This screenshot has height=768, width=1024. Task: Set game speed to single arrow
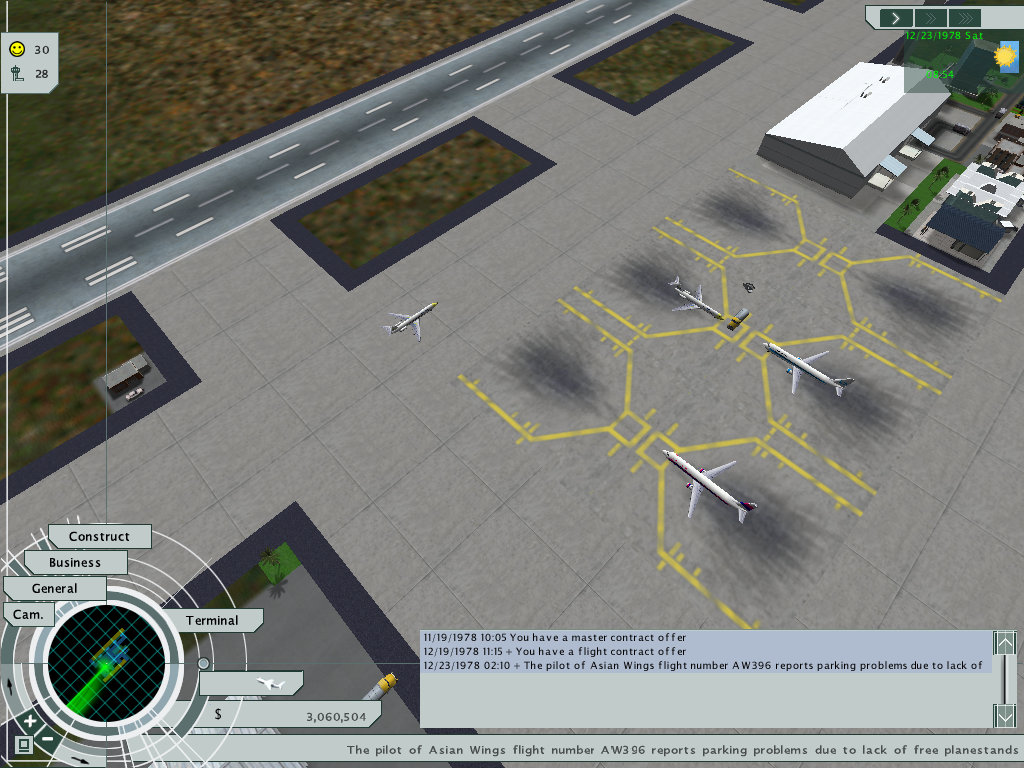click(x=895, y=18)
